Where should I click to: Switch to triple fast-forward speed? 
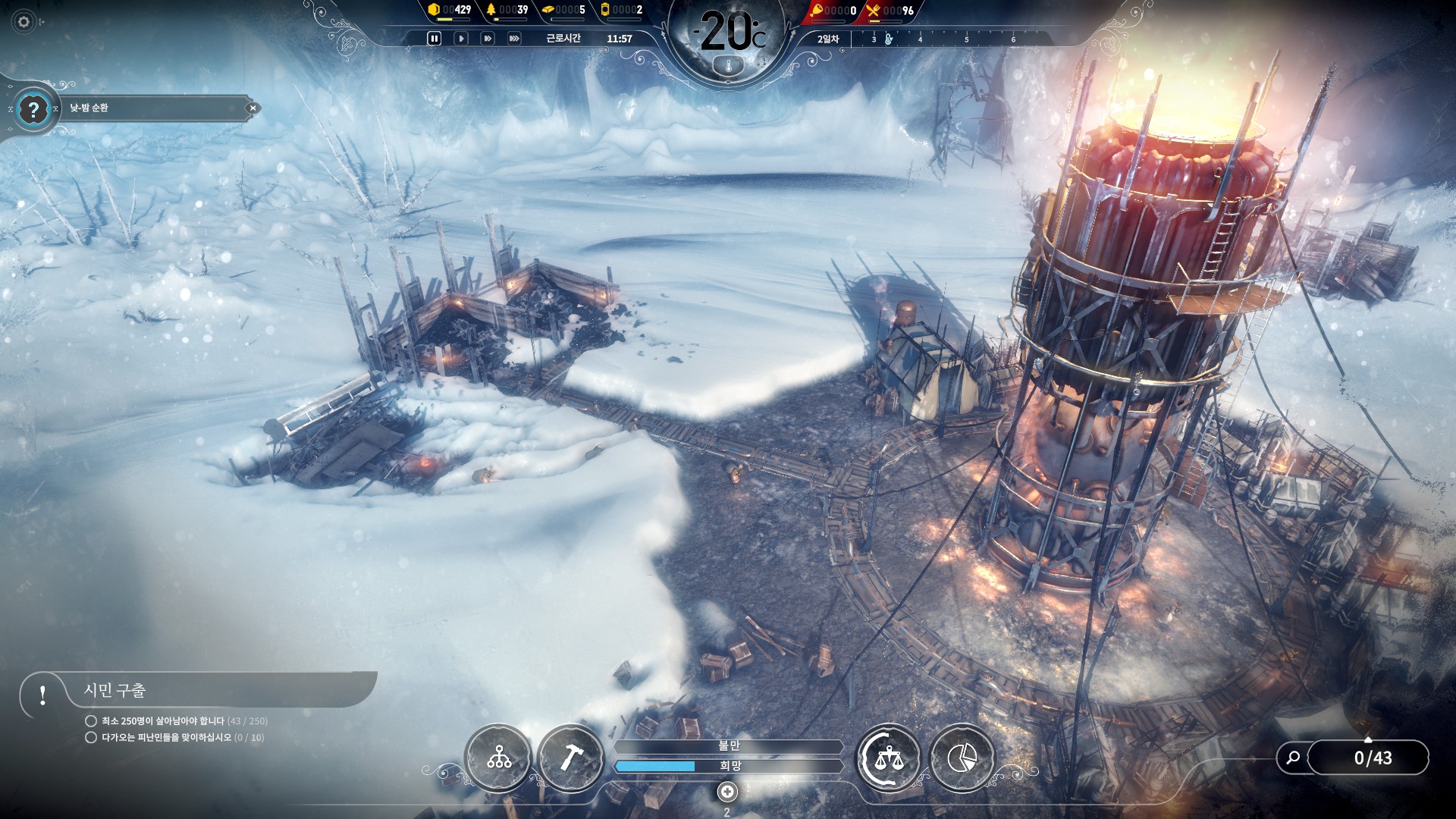tap(514, 38)
